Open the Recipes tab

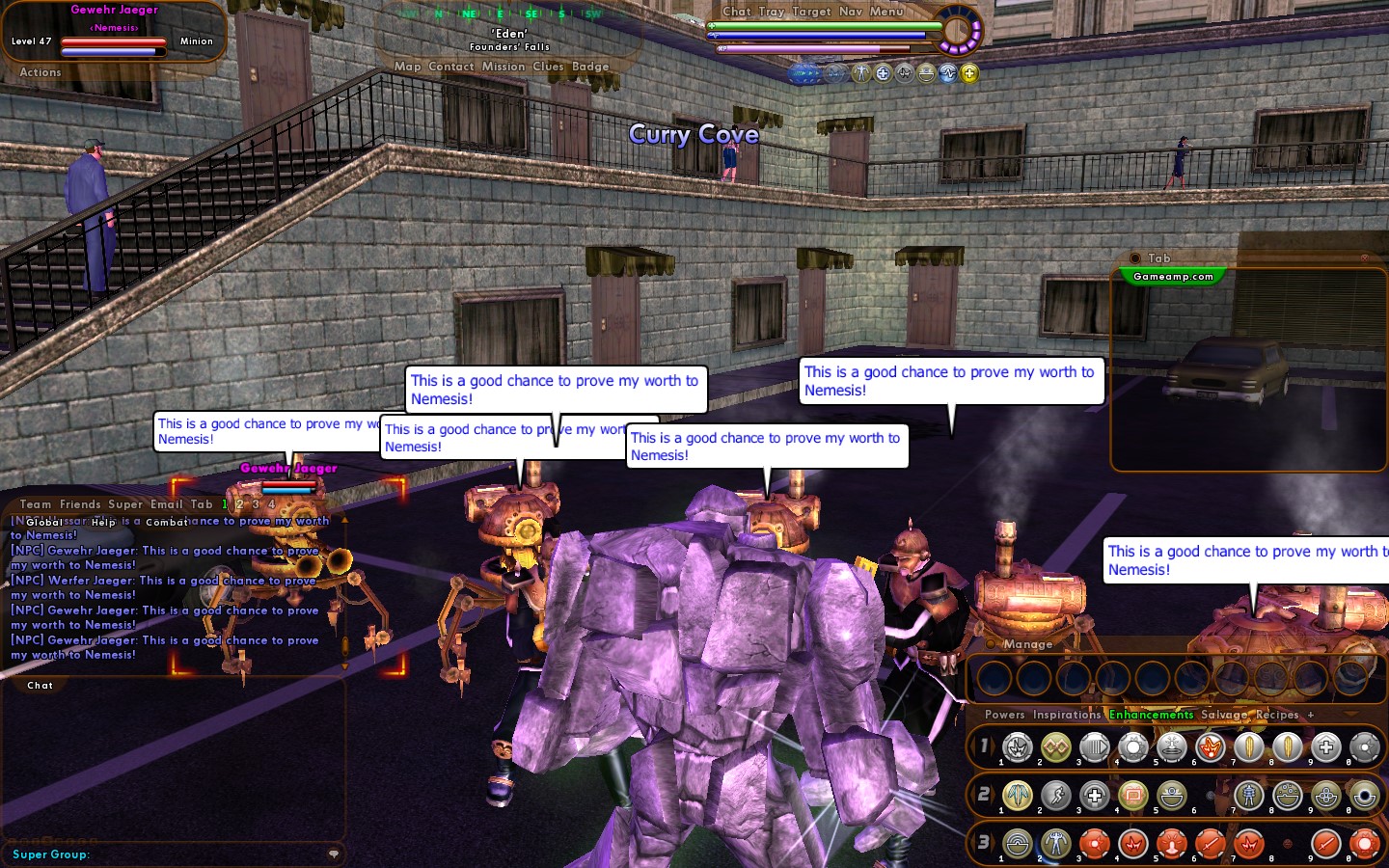(1277, 715)
